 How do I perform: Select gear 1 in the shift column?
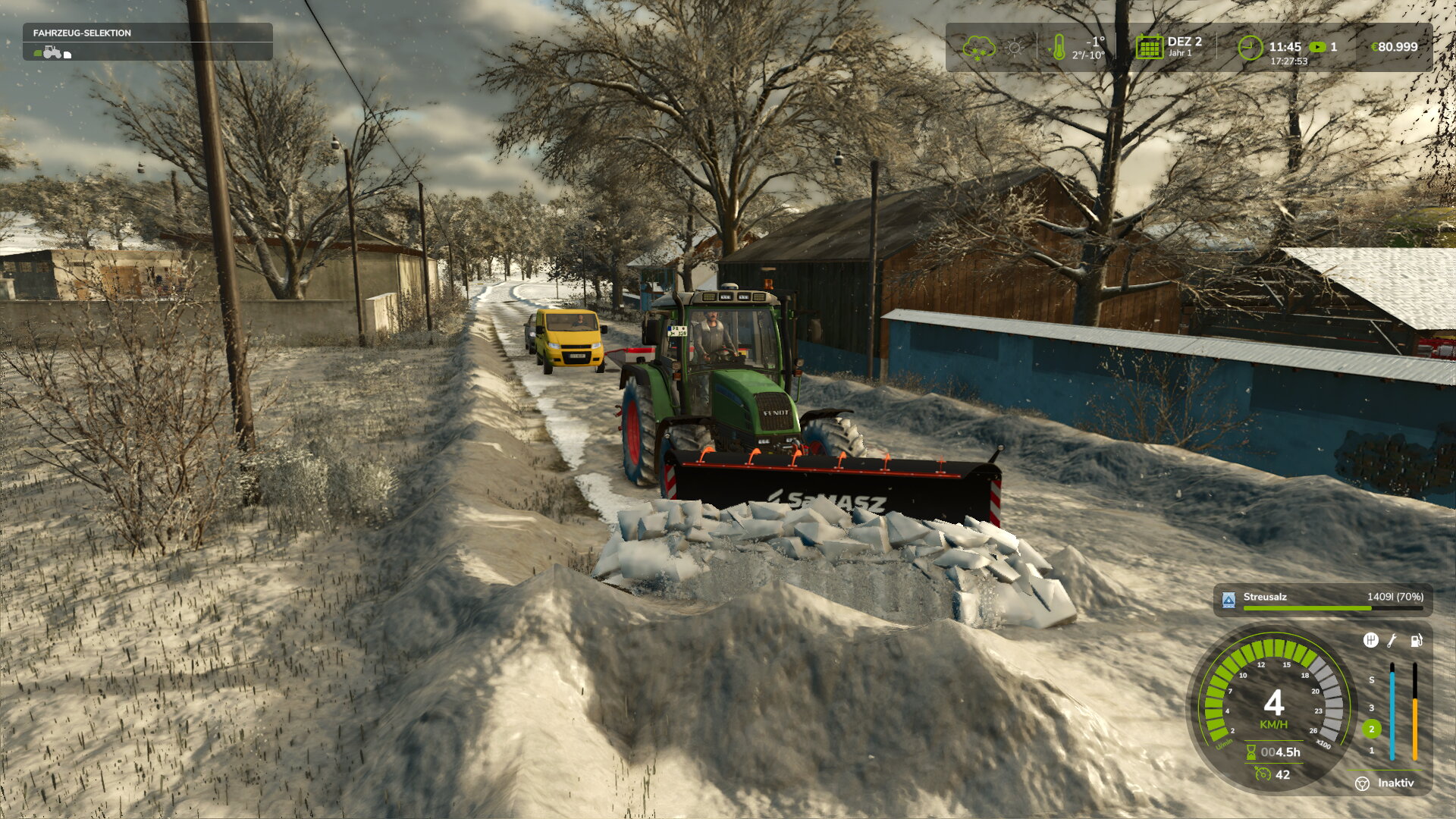(x=1372, y=750)
